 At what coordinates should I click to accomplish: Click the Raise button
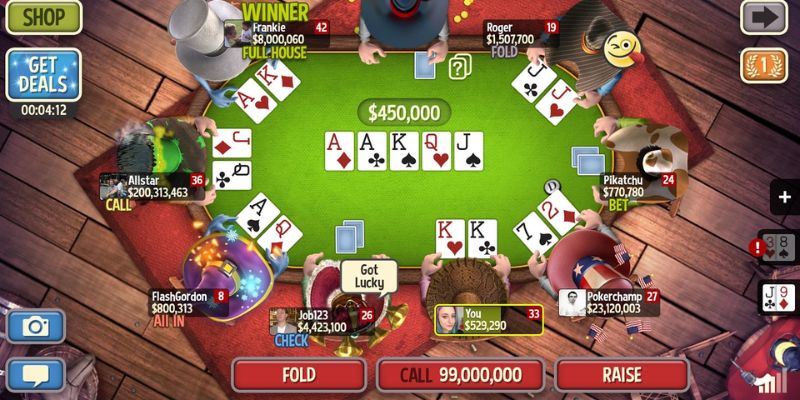click(621, 375)
